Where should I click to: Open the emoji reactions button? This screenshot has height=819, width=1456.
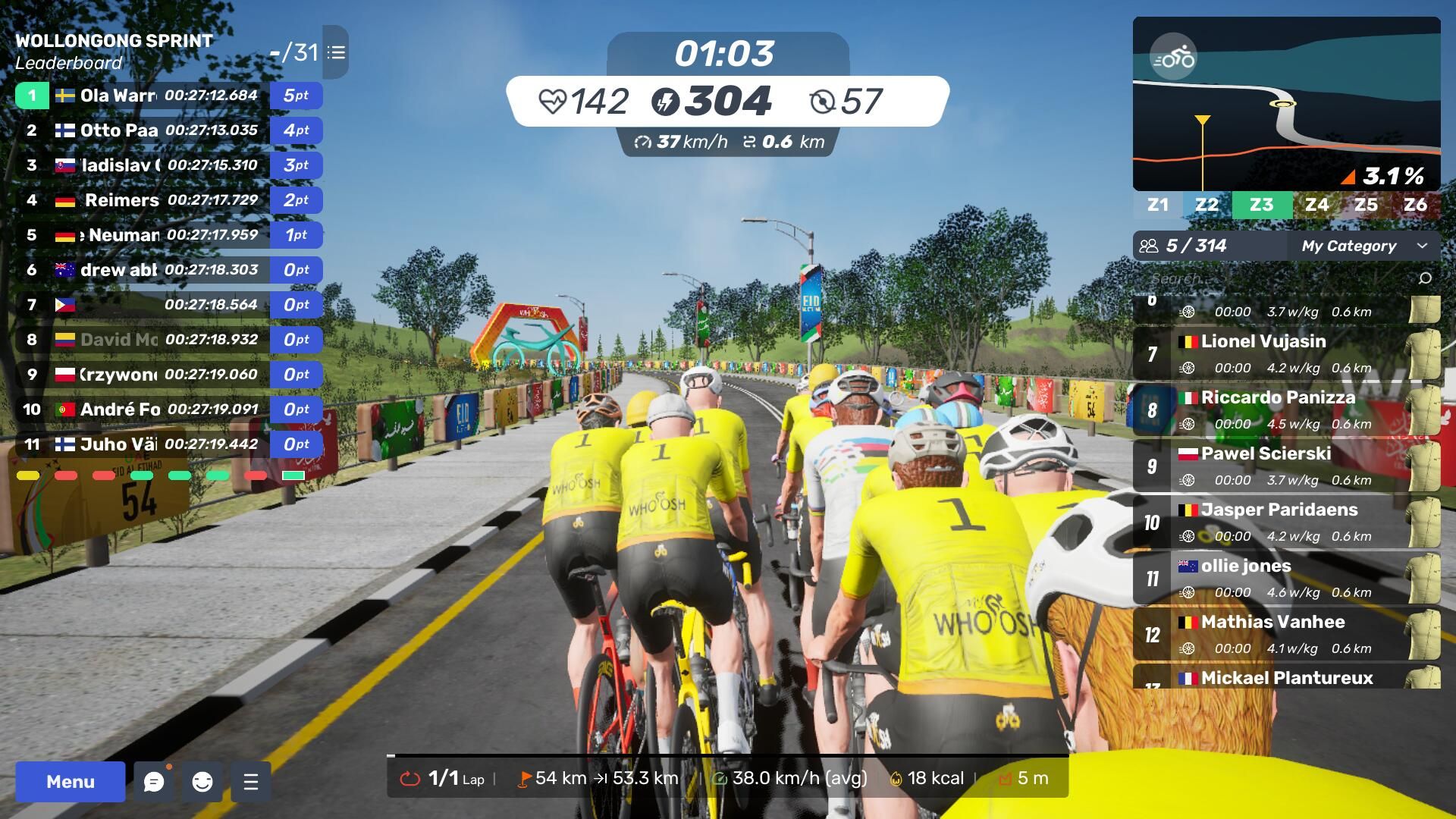click(202, 782)
